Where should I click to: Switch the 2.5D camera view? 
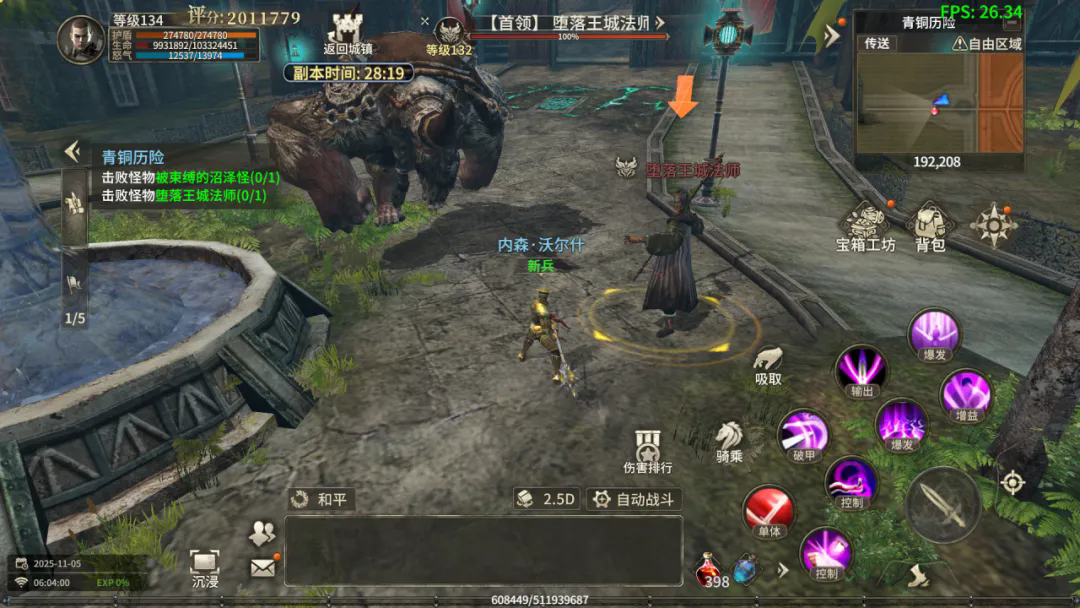pos(547,499)
